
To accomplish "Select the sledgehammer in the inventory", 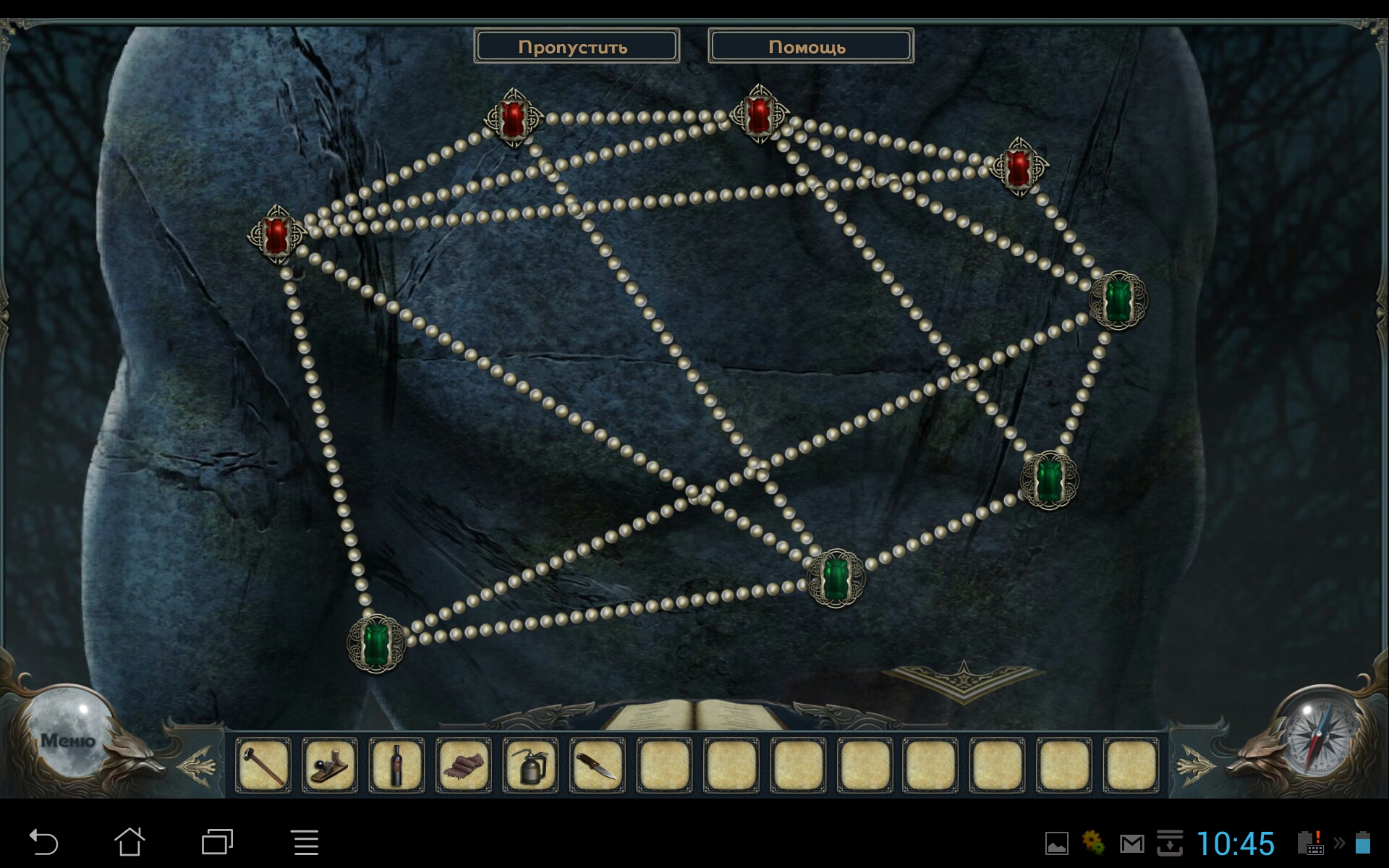I will tap(263, 765).
